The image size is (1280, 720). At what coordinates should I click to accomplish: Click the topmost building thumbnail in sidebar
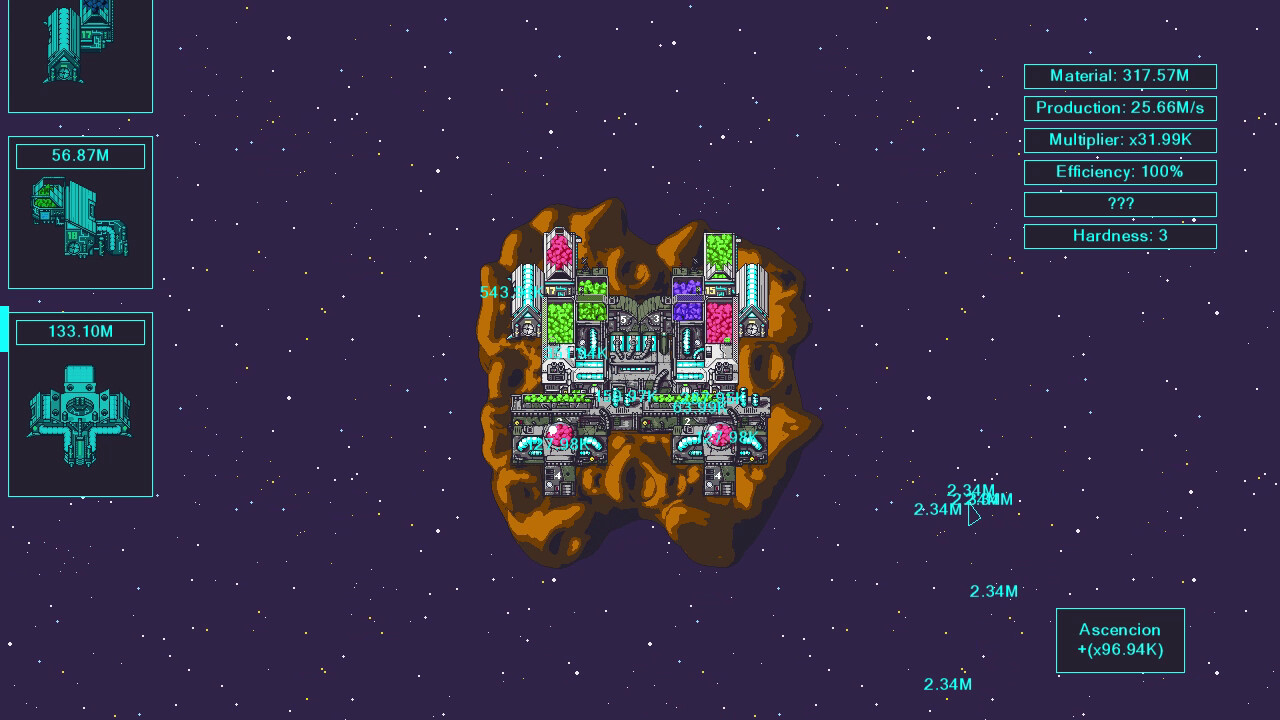click(80, 55)
